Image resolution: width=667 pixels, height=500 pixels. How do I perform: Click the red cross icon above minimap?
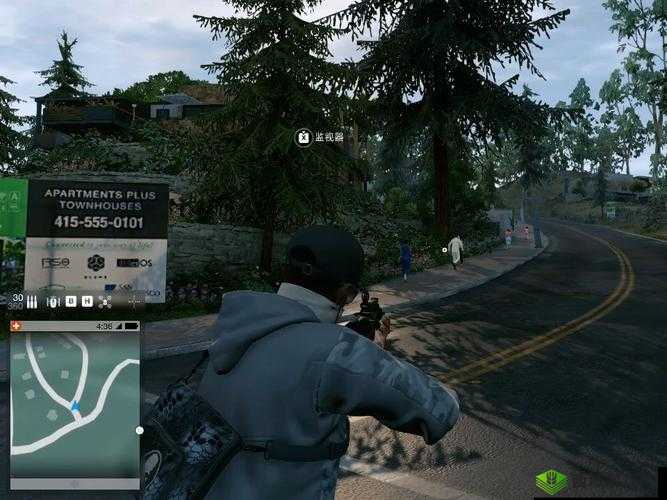(16, 326)
